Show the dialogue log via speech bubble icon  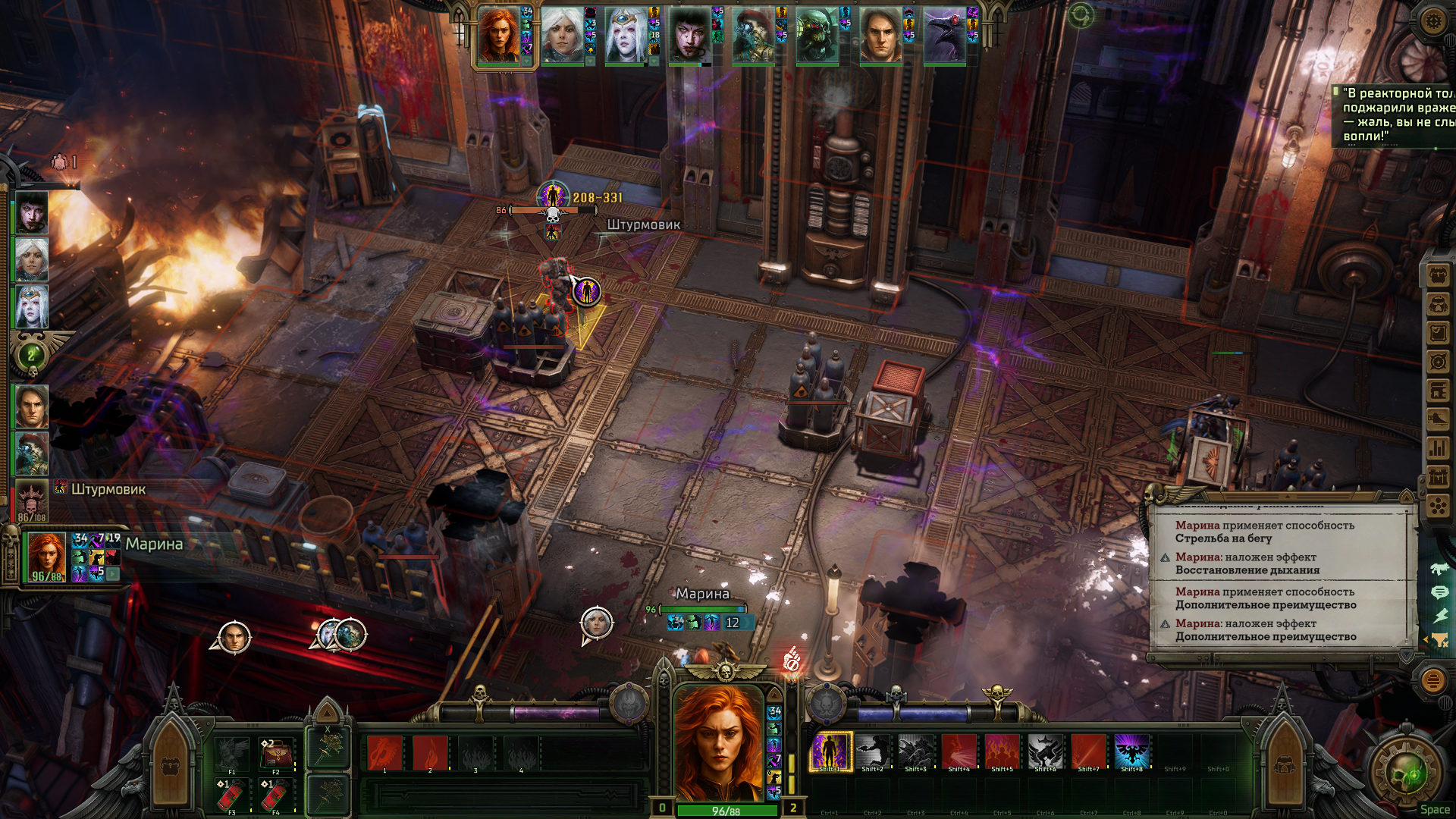pyautogui.click(x=1439, y=592)
